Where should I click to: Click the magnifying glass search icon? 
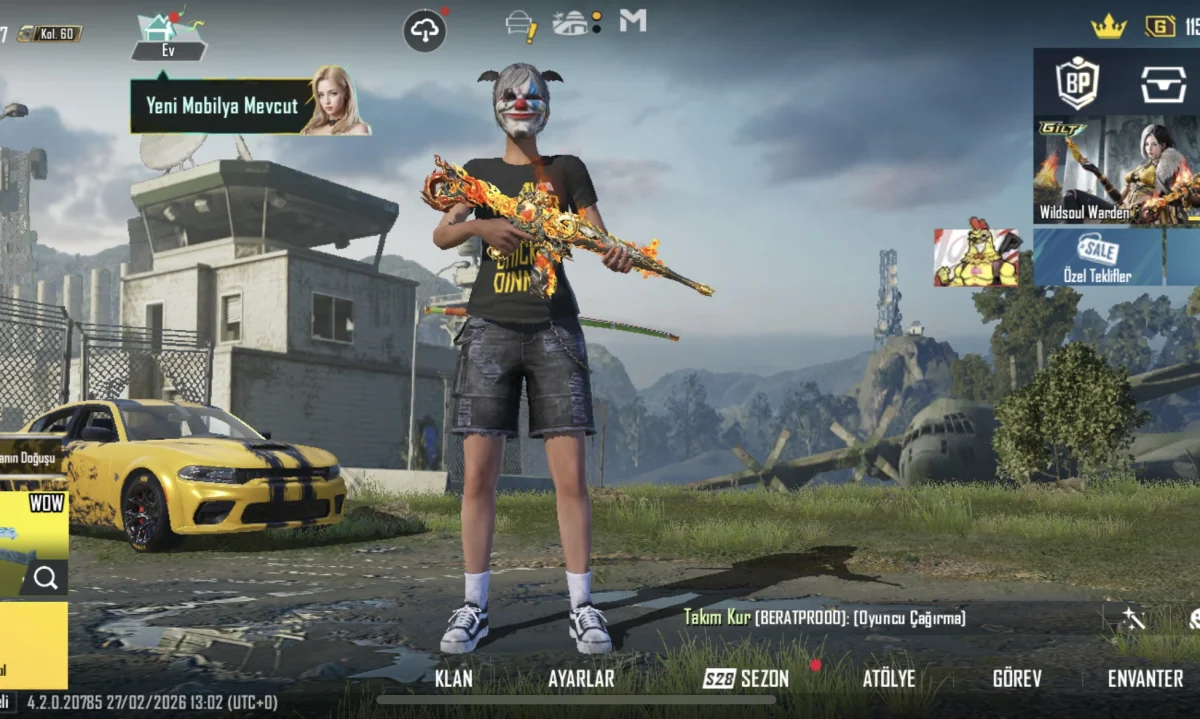tap(45, 577)
